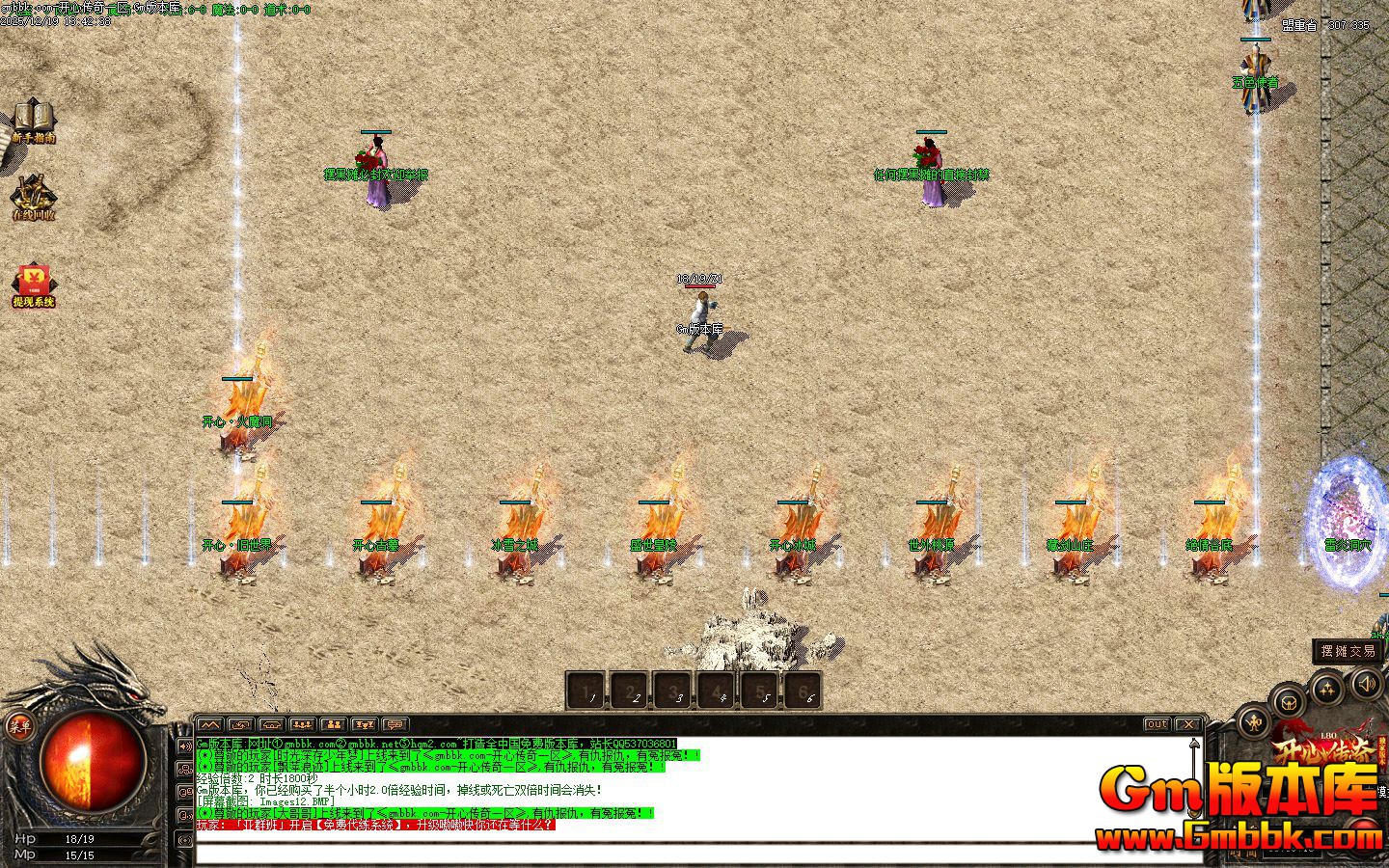Toggle the round speaker sound button
The image size is (1389, 868).
1367,685
